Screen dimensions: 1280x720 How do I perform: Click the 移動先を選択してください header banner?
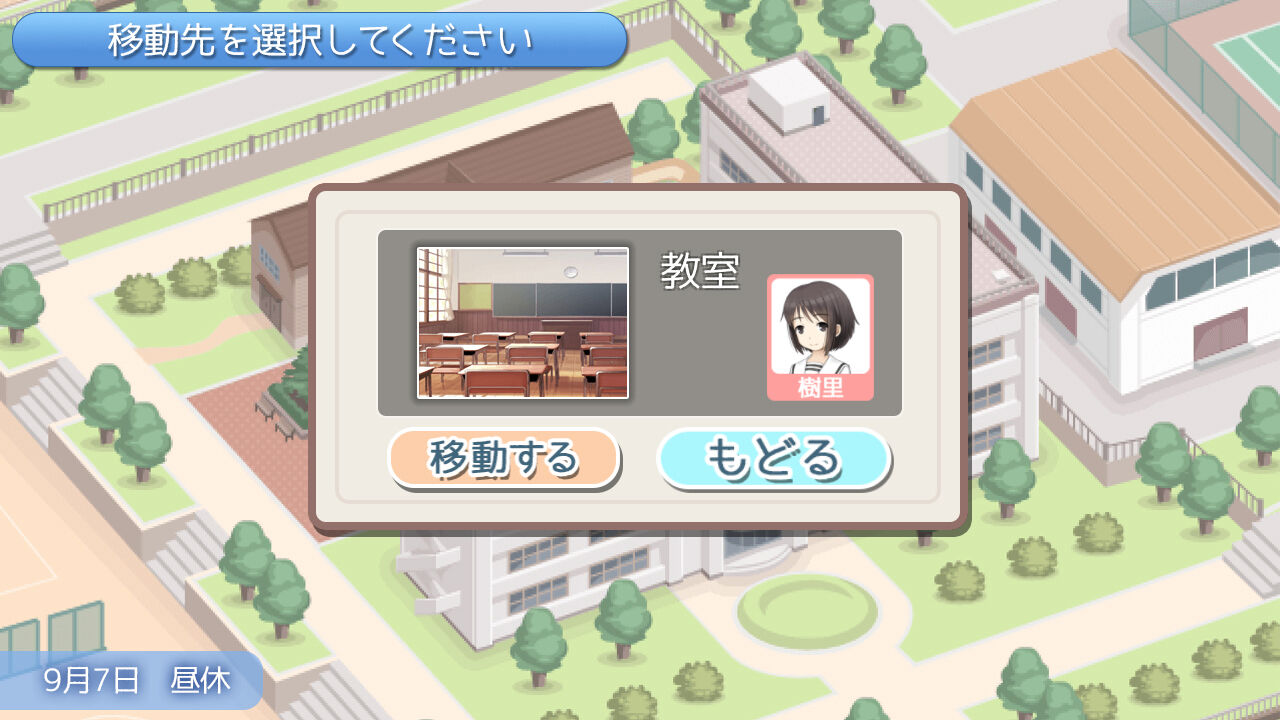point(318,41)
